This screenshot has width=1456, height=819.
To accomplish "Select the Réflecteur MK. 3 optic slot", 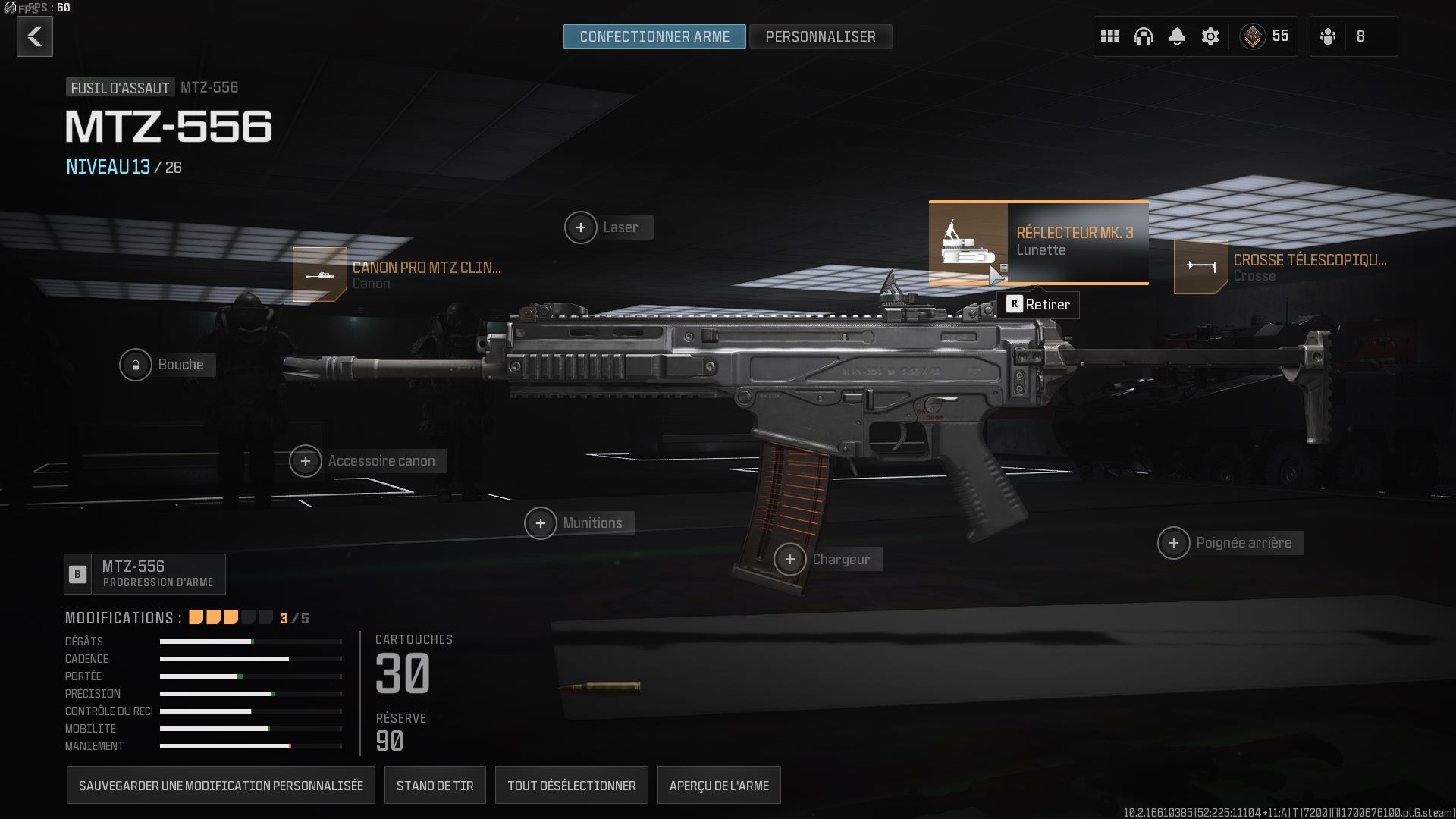I will [x=1038, y=243].
